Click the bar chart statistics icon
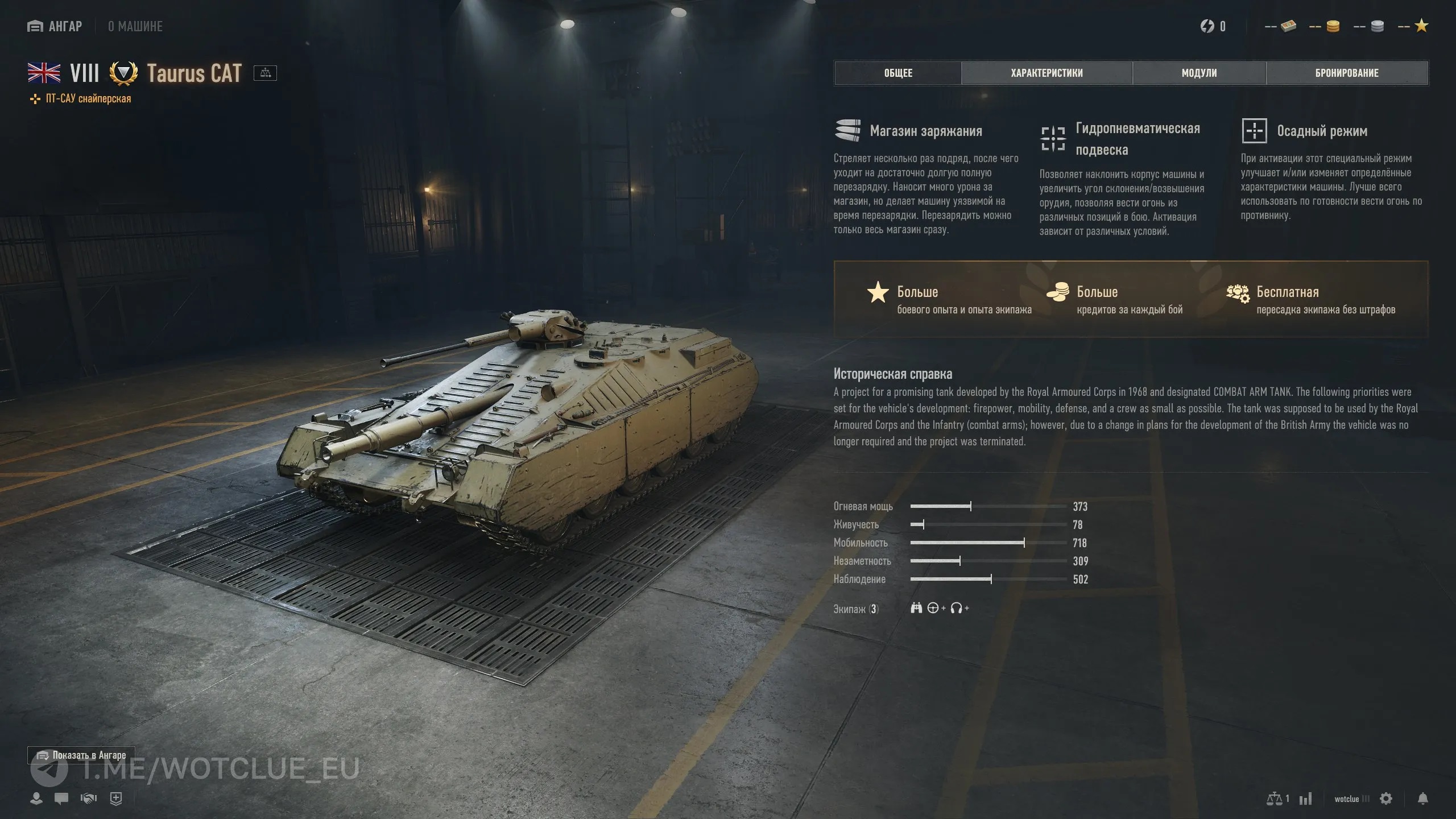 click(1305, 799)
